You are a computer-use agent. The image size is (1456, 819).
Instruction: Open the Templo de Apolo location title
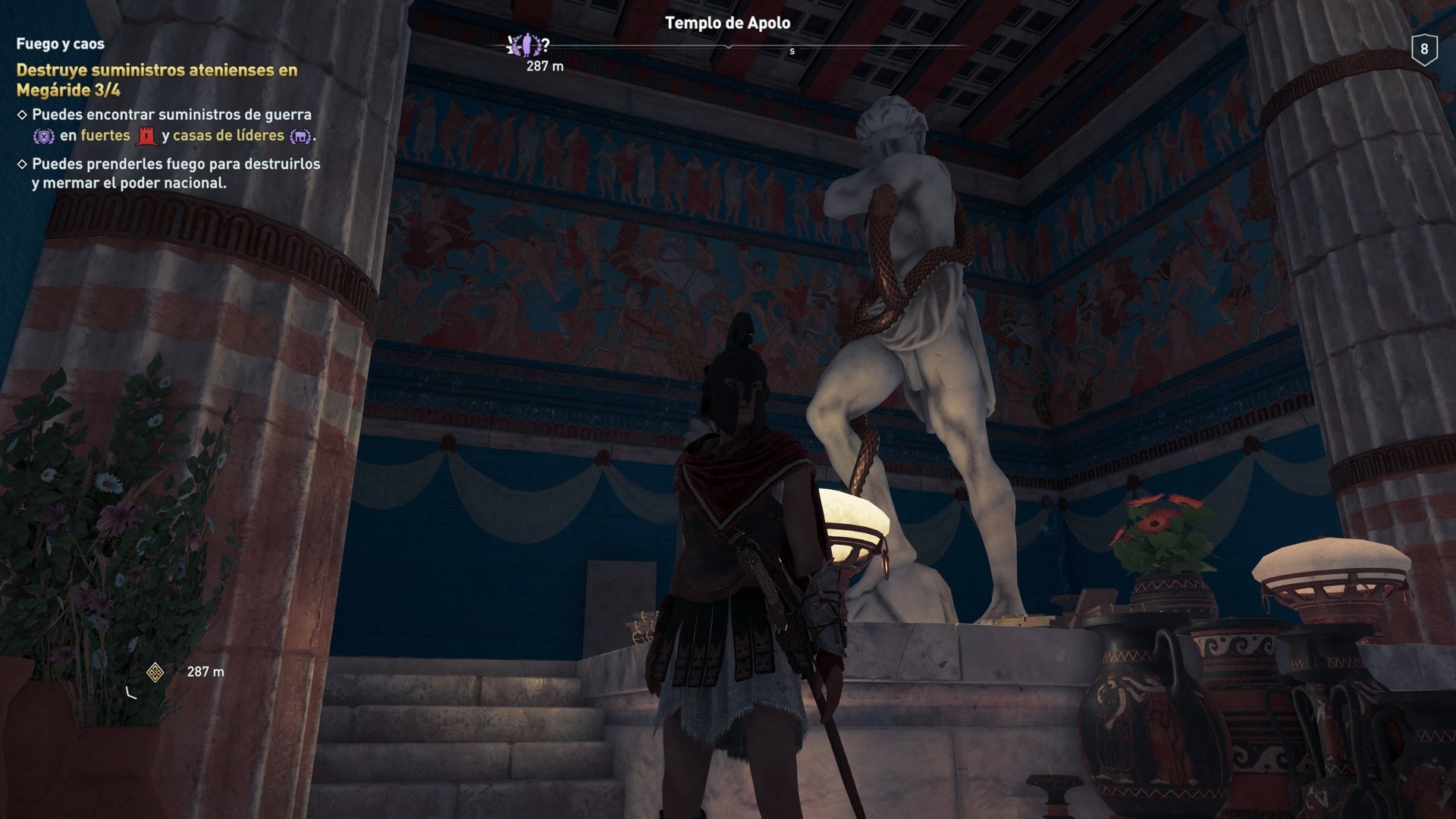click(x=727, y=24)
